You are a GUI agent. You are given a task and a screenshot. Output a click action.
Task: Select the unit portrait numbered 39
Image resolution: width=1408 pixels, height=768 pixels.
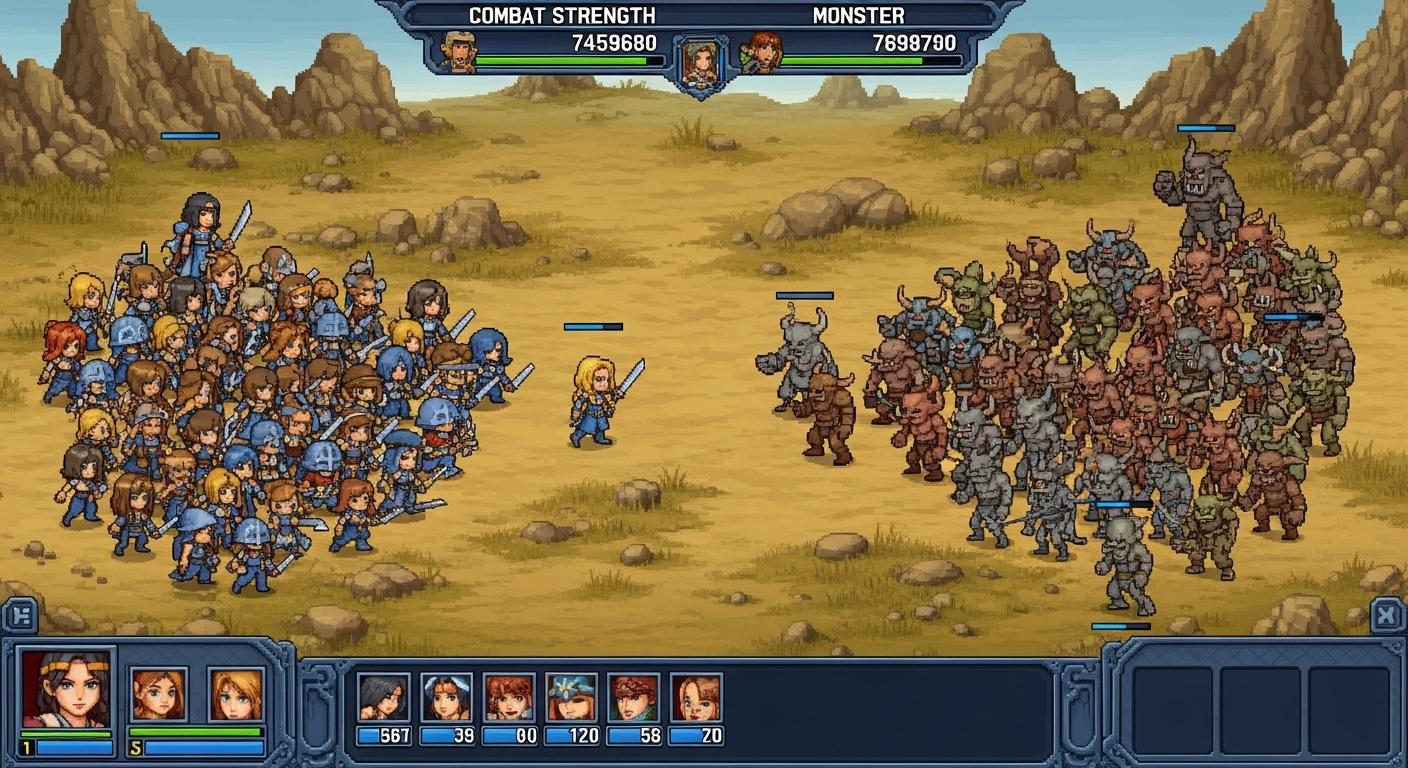click(446, 698)
